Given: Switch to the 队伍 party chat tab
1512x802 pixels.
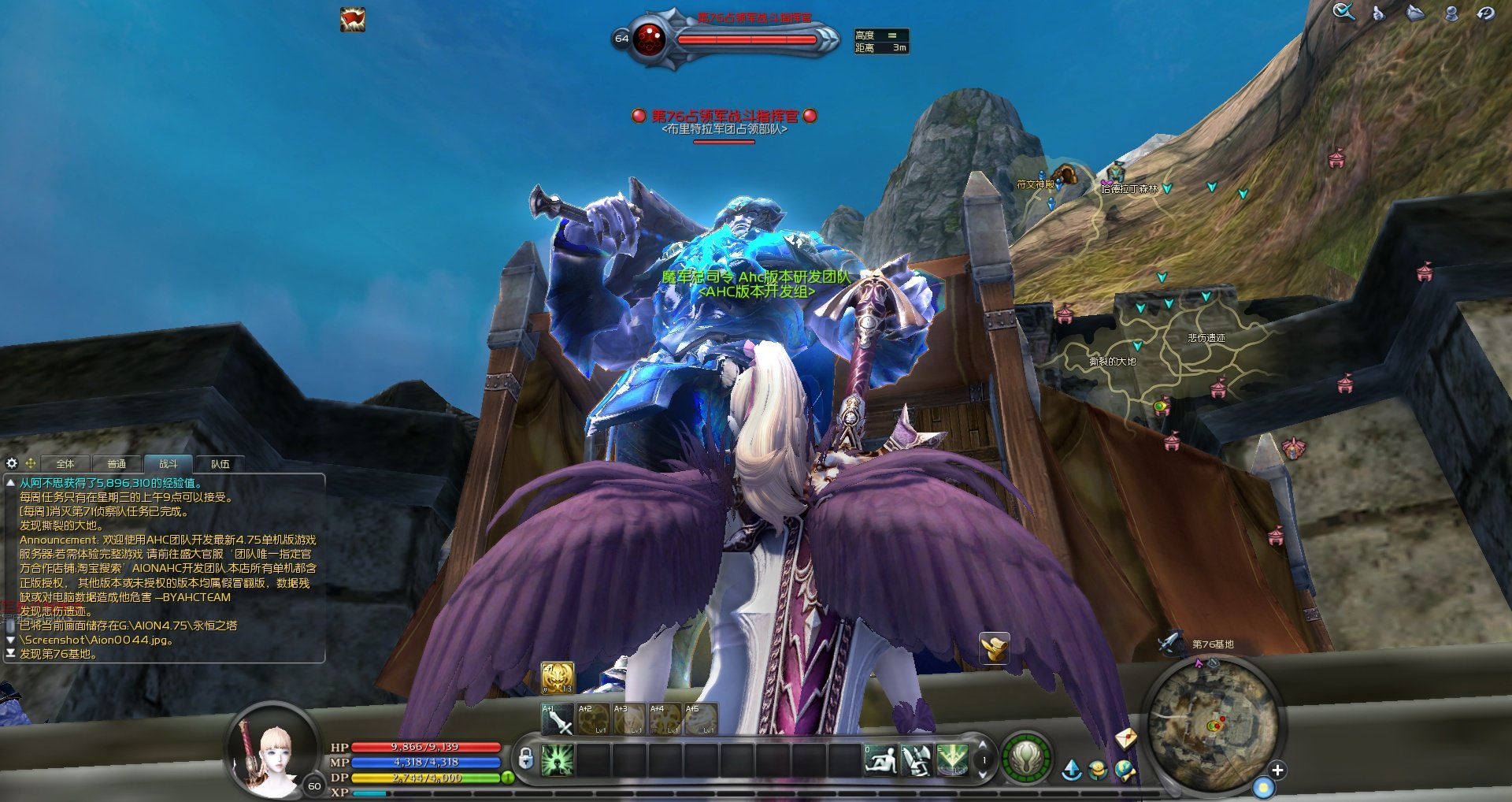Looking at the screenshot, I should pos(220,464).
